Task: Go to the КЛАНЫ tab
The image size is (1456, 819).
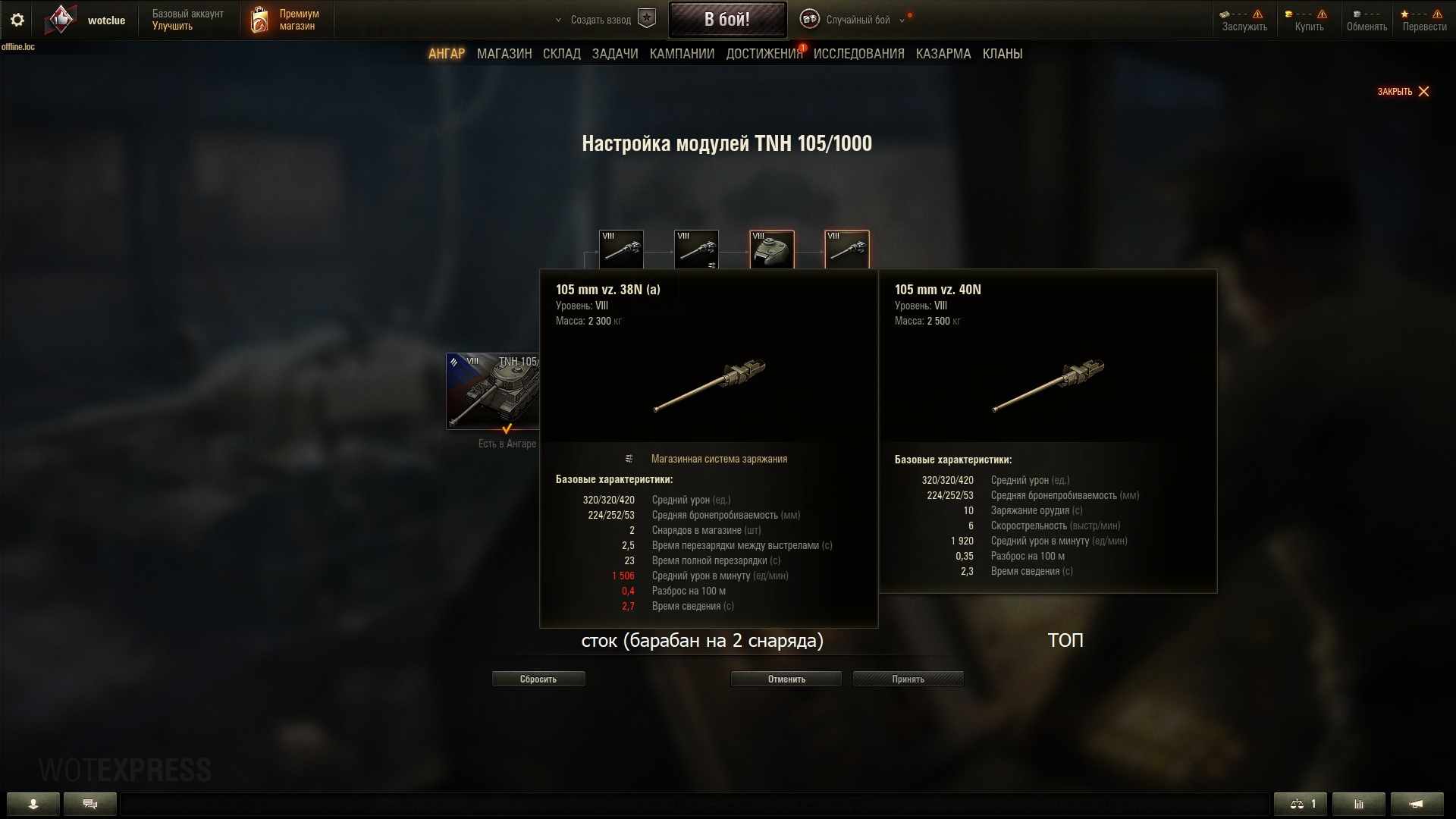Action: (1002, 54)
